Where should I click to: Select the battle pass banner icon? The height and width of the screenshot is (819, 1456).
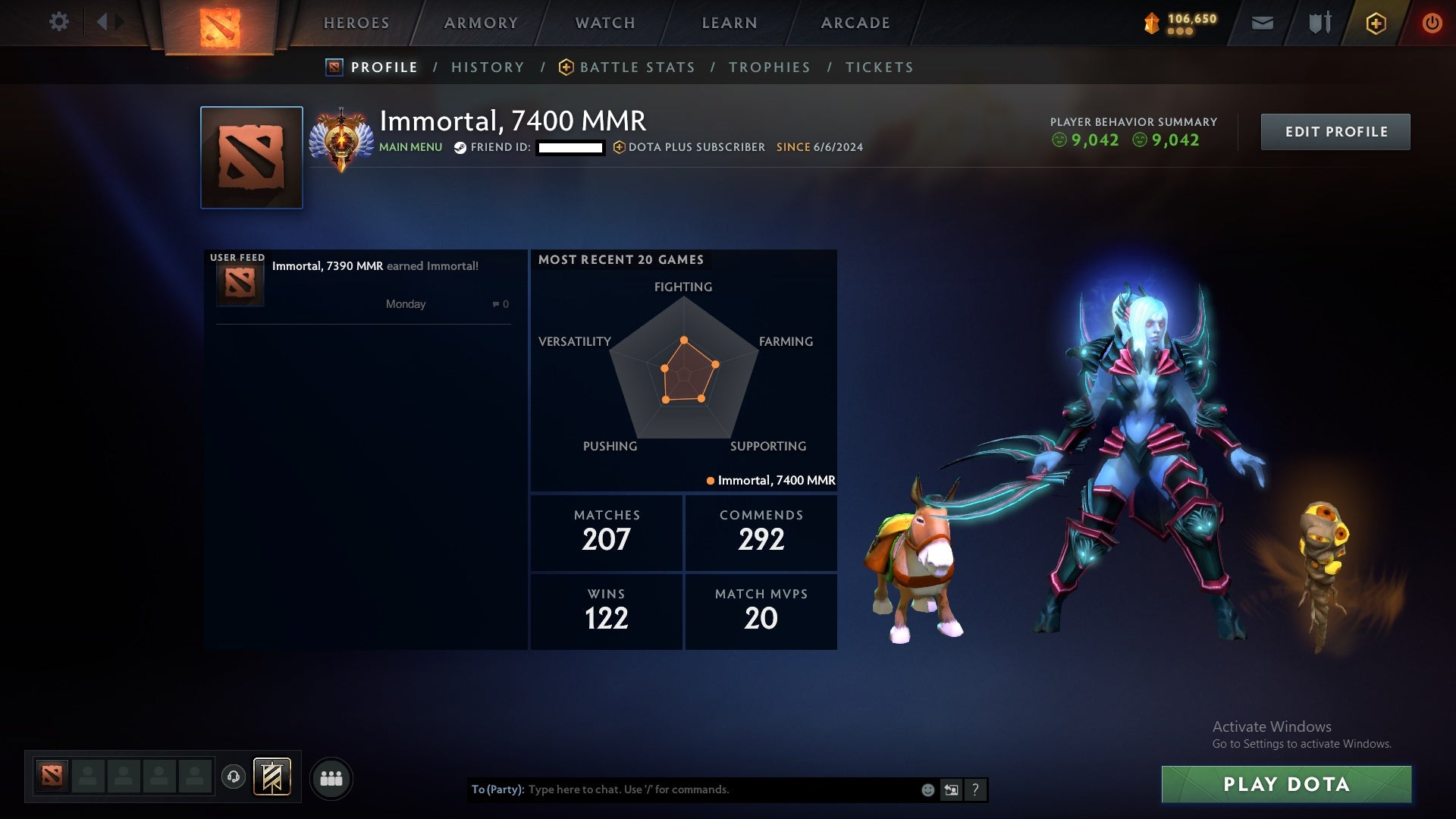[273, 777]
